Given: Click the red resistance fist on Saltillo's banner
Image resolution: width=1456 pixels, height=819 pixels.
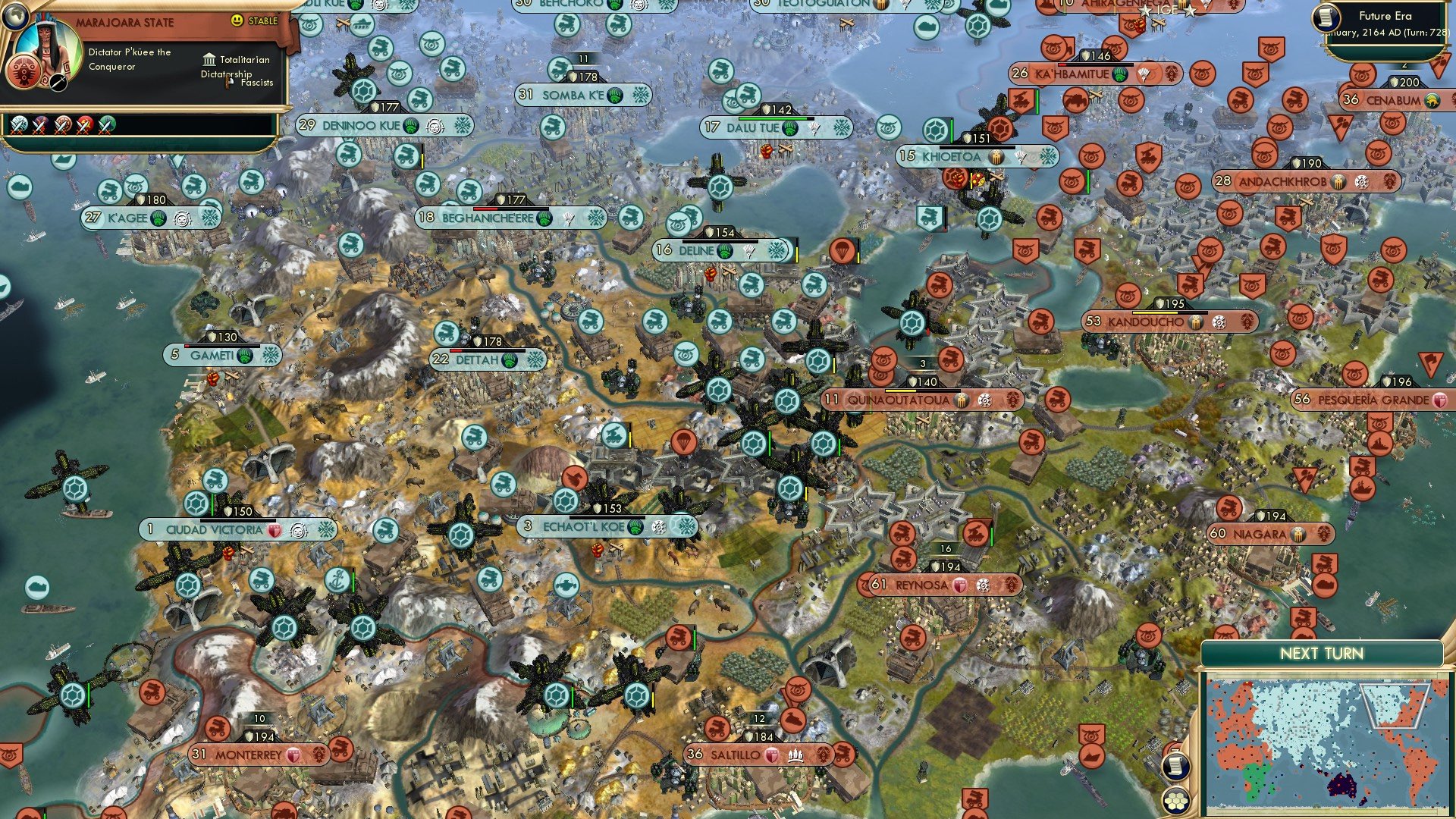Looking at the screenshot, I should tap(772, 754).
